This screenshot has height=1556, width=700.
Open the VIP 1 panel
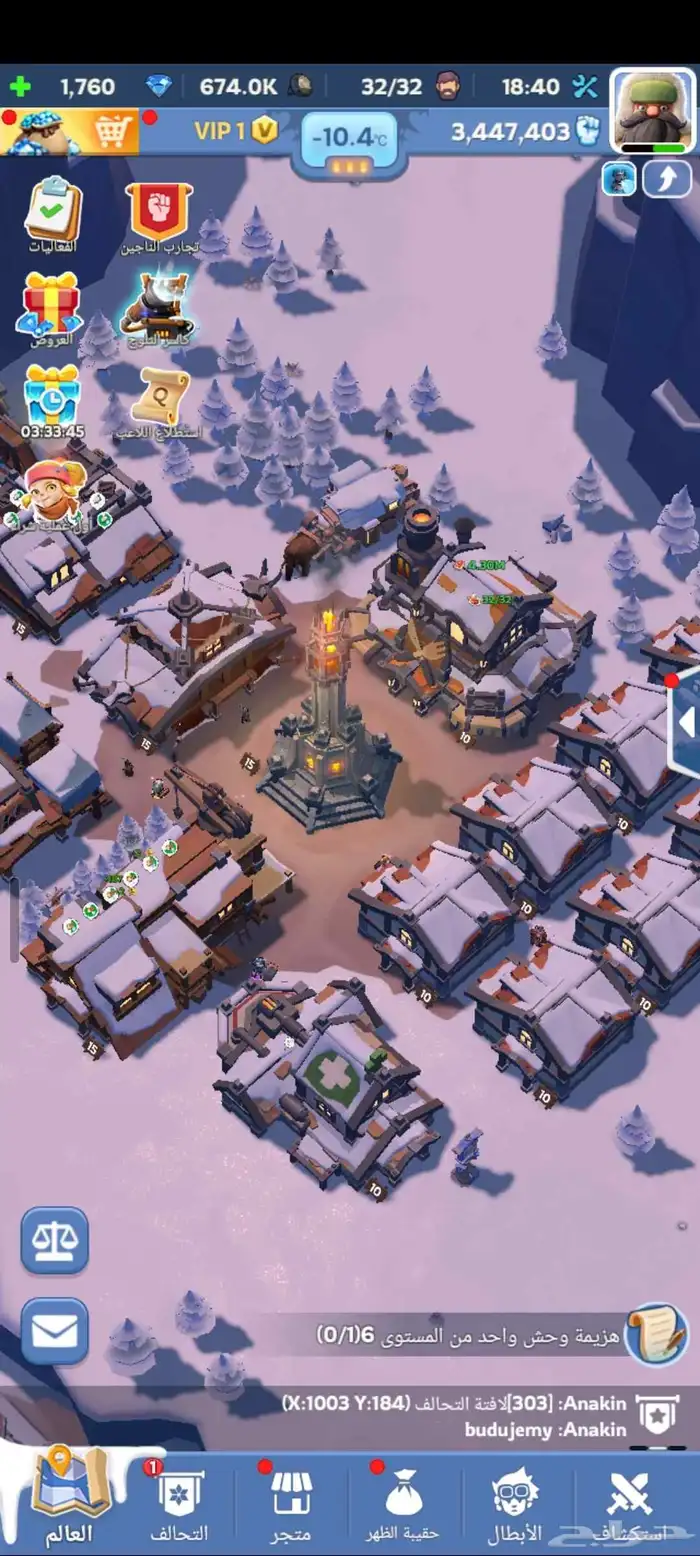pos(234,132)
